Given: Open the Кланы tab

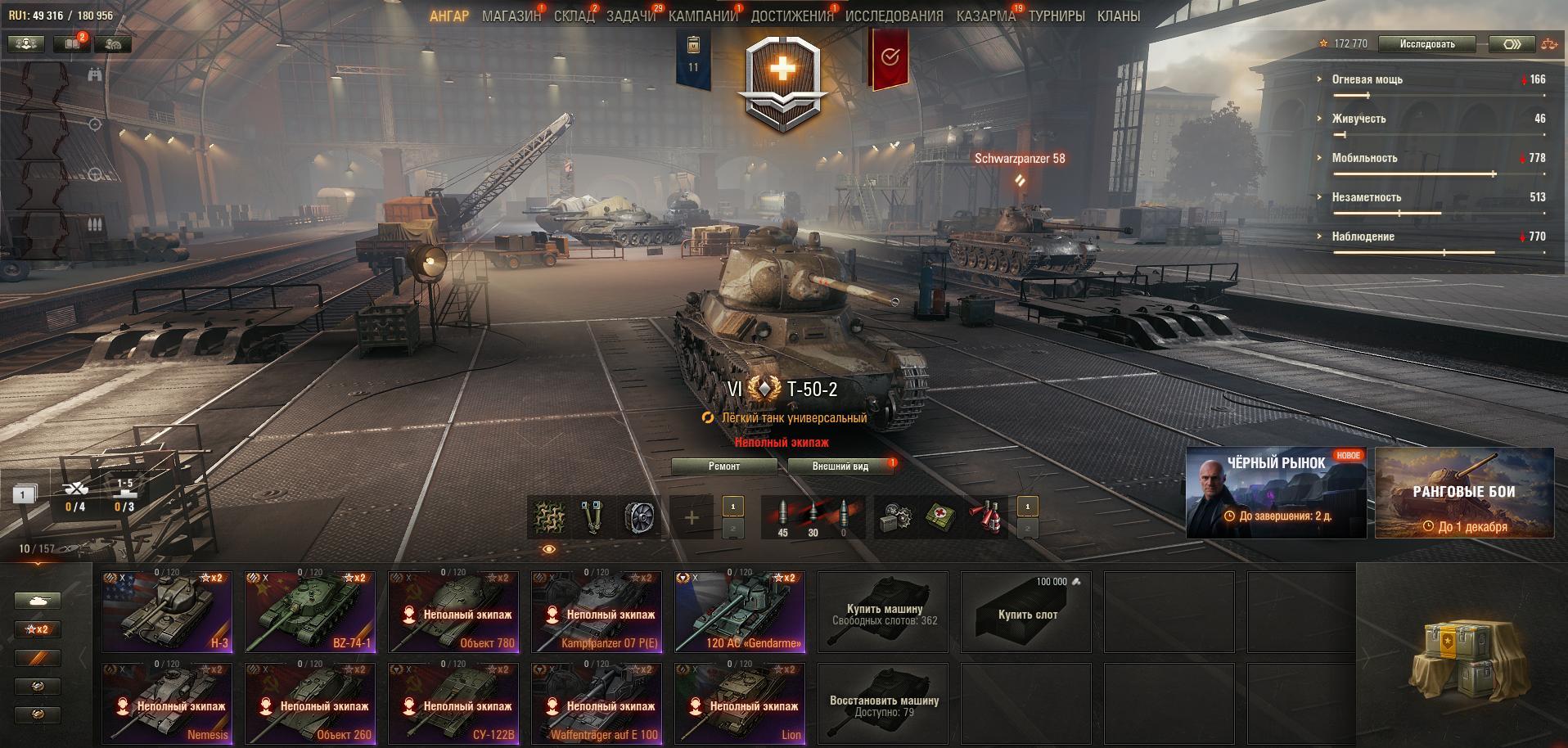Looking at the screenshot, I should 1118,16.
